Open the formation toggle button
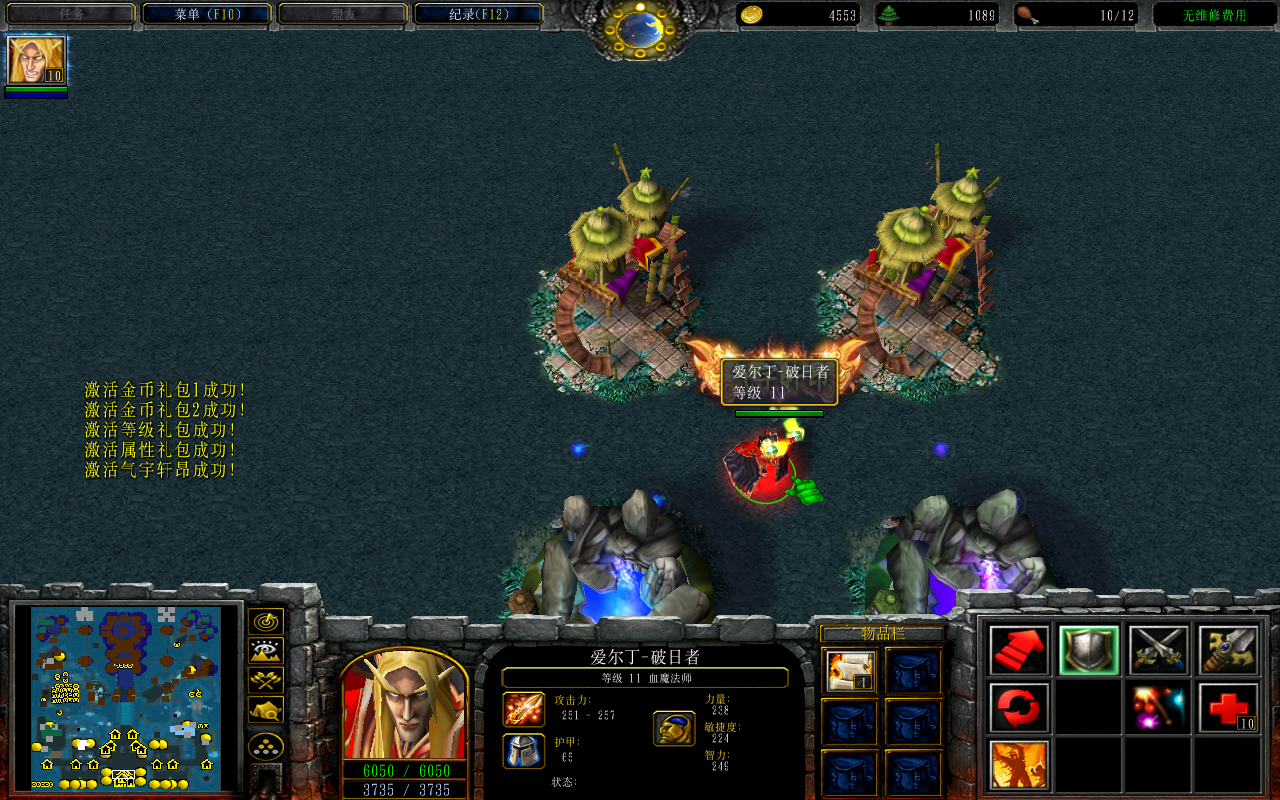 tap(265, 747)
